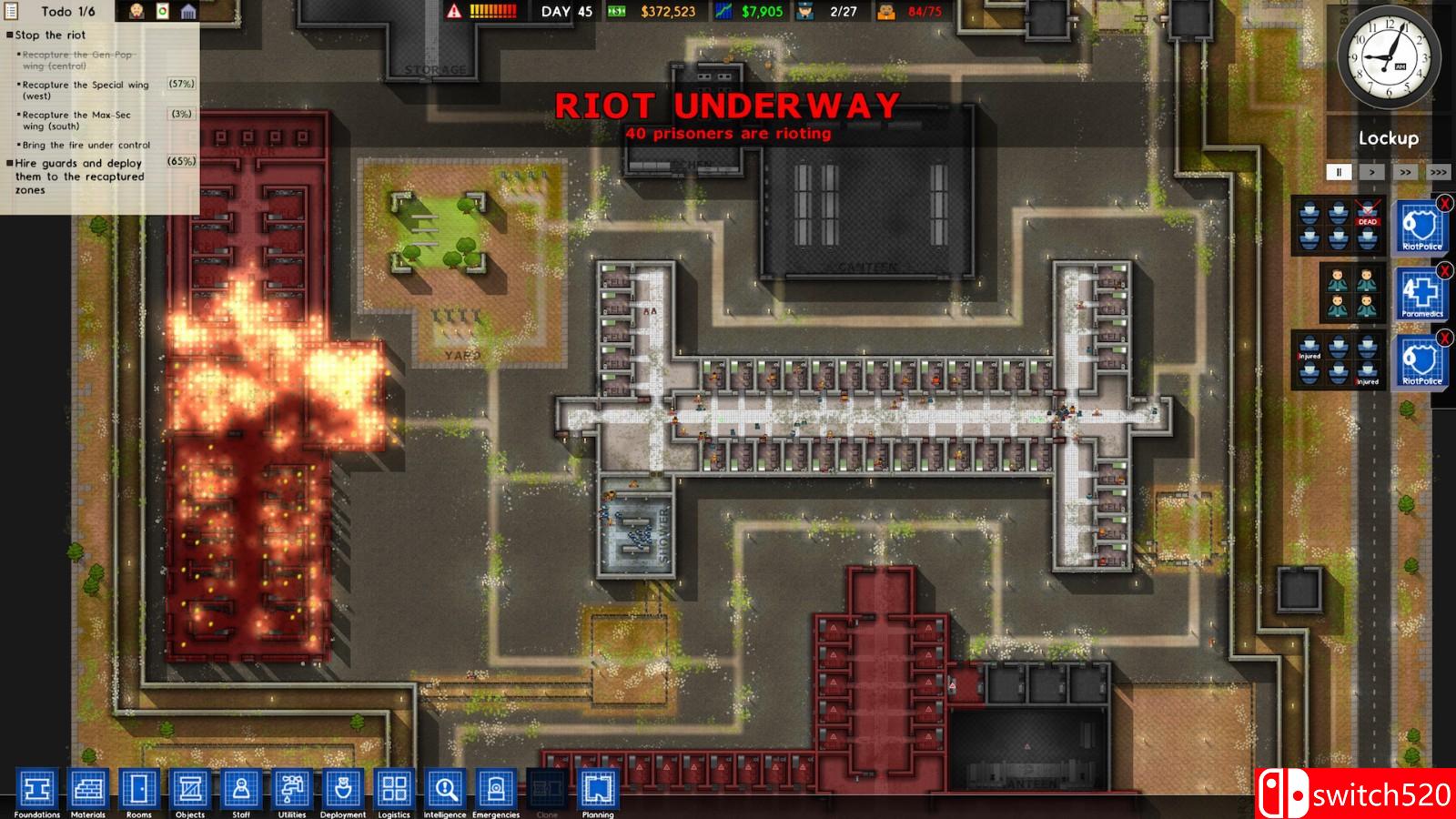Set game to fastest speed

click(x=1436, y=171)
